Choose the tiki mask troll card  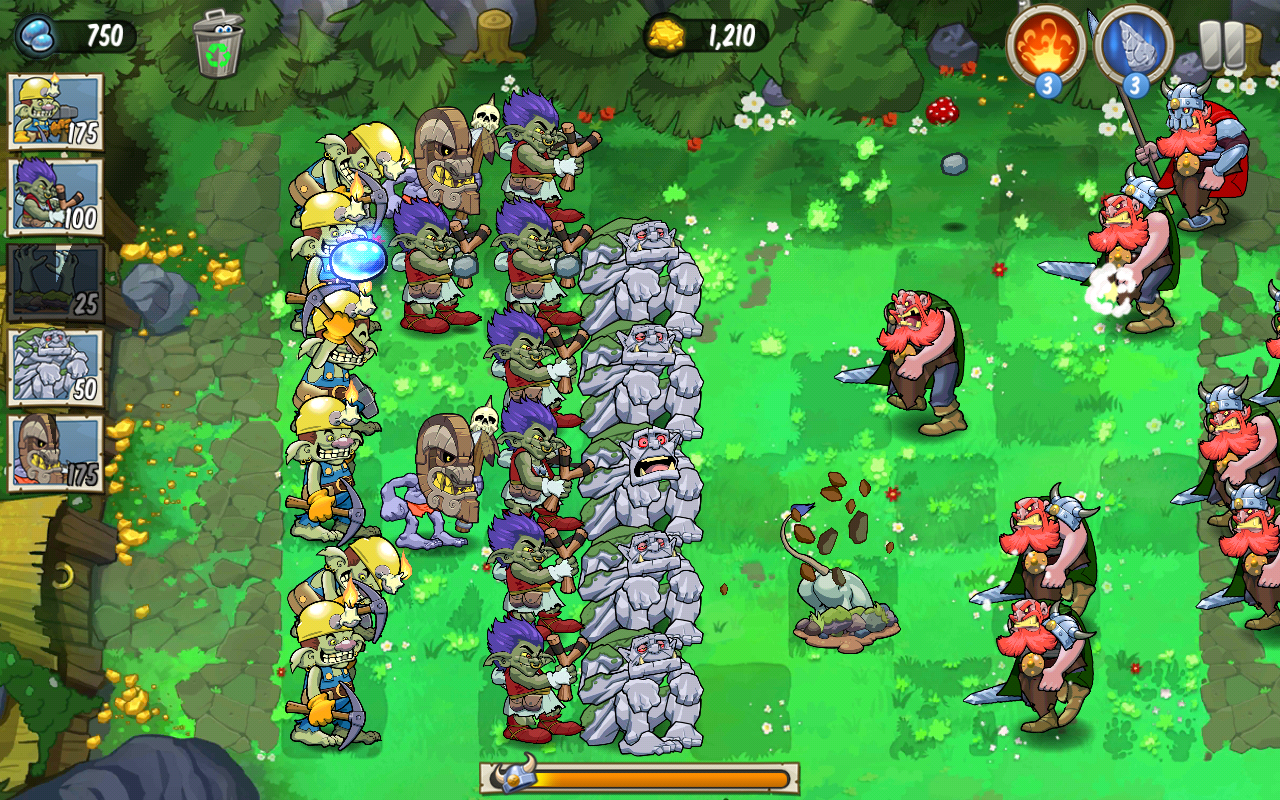point(56,452)
